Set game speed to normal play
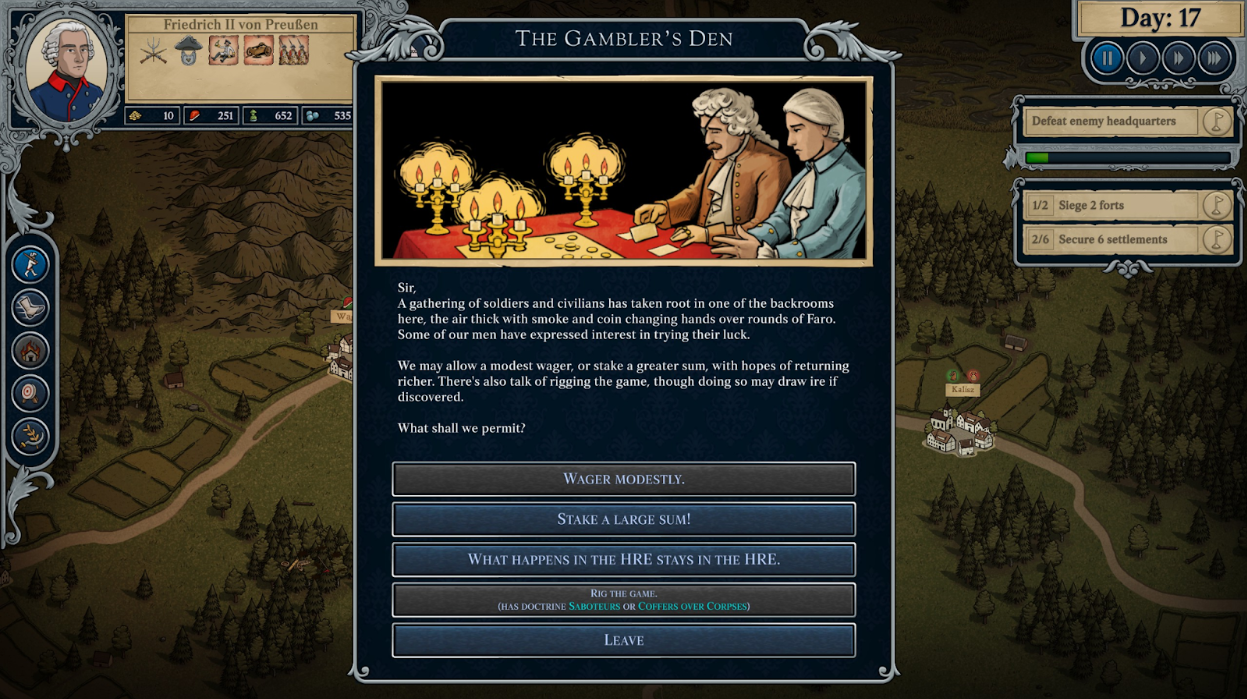Screen dimensions: 1247x699 pyautogui.click(x=1143, y=58)
